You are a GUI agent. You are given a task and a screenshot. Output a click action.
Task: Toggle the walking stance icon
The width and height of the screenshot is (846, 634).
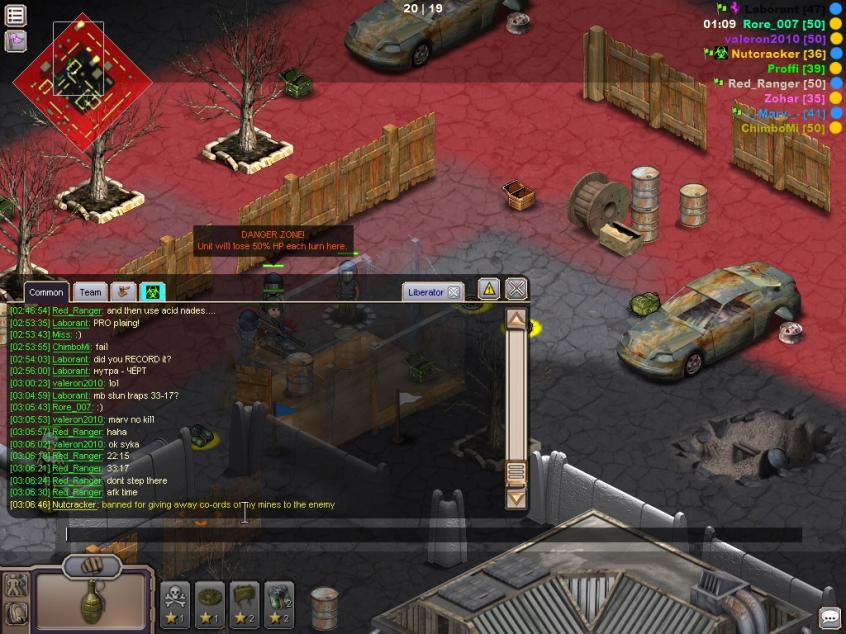pyautogui.click(x=15, y=586)
